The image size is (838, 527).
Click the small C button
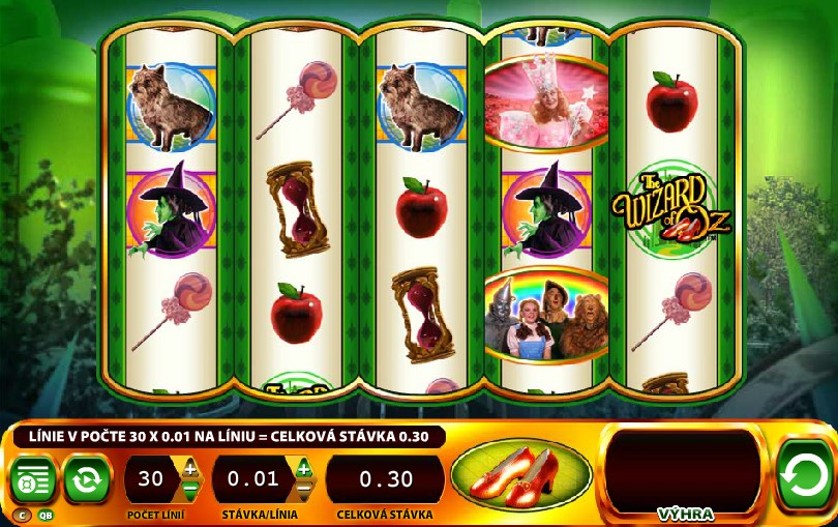coord(21,516)
